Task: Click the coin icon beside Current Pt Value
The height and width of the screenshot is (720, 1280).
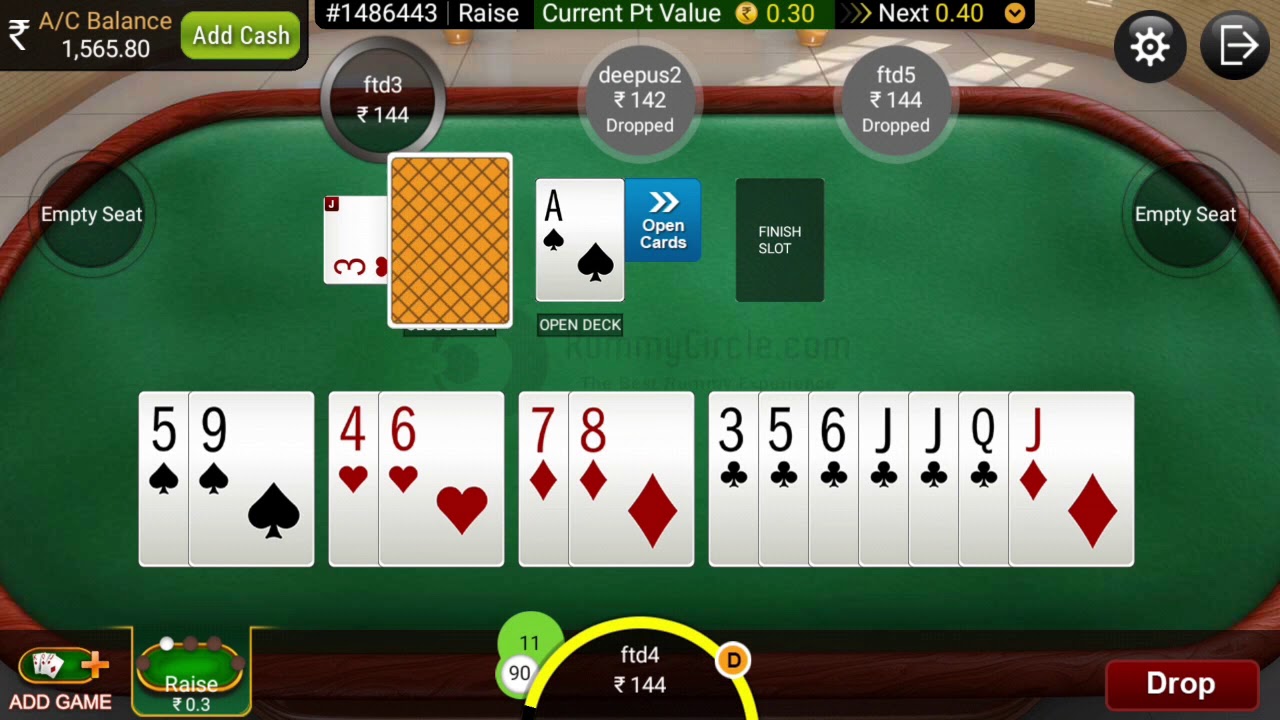Action: (748, 14)
